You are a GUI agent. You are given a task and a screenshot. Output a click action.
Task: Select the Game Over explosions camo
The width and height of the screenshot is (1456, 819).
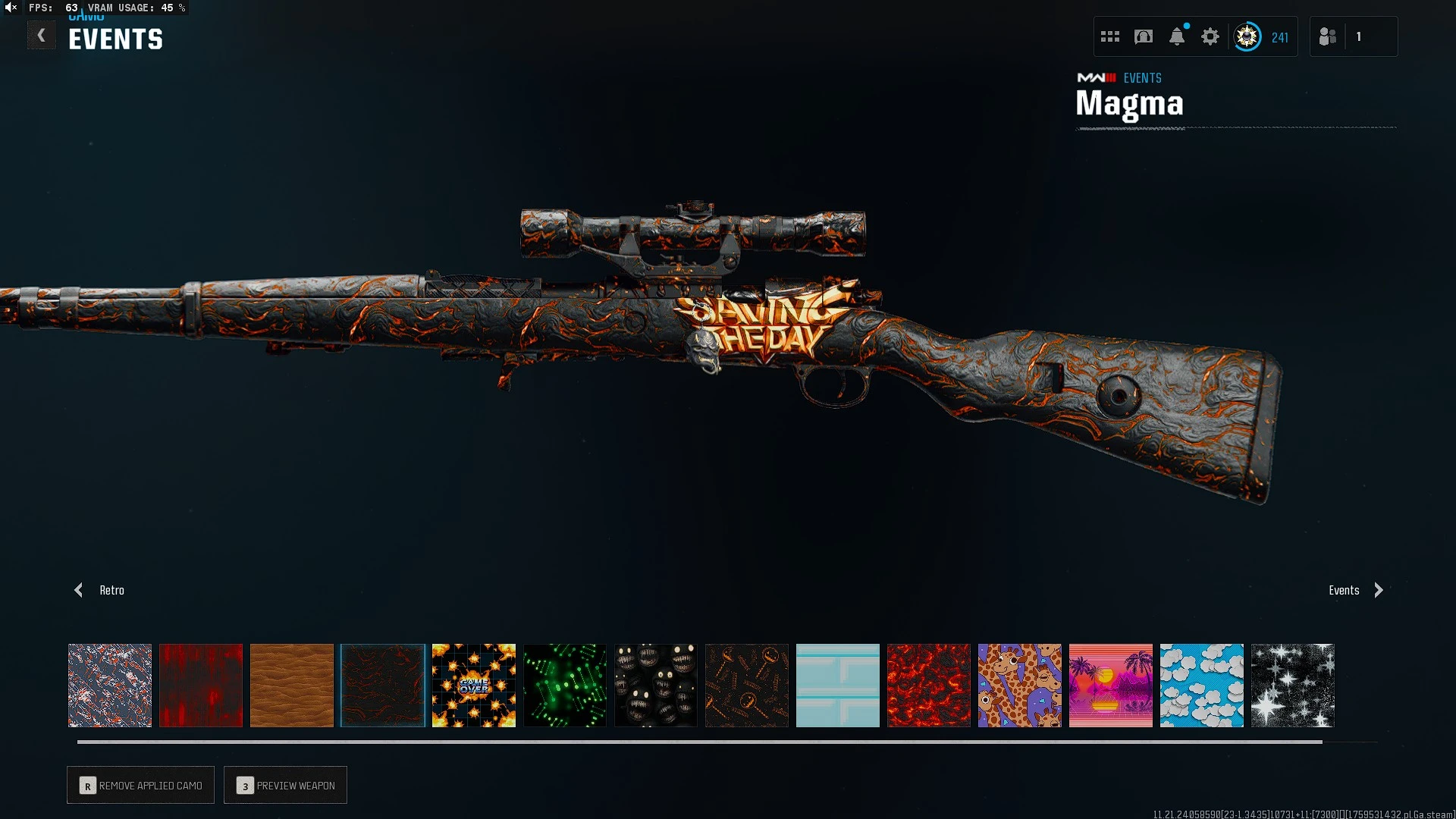[x=474, y=686]
